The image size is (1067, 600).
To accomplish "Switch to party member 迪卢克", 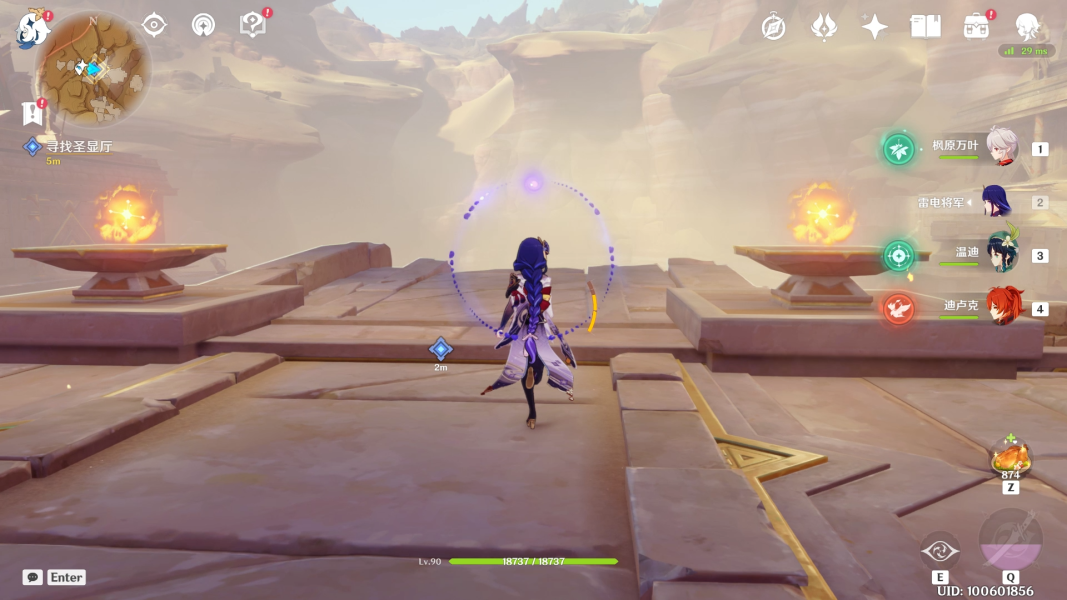I will pyautogui.click(x=1000, y=308).
